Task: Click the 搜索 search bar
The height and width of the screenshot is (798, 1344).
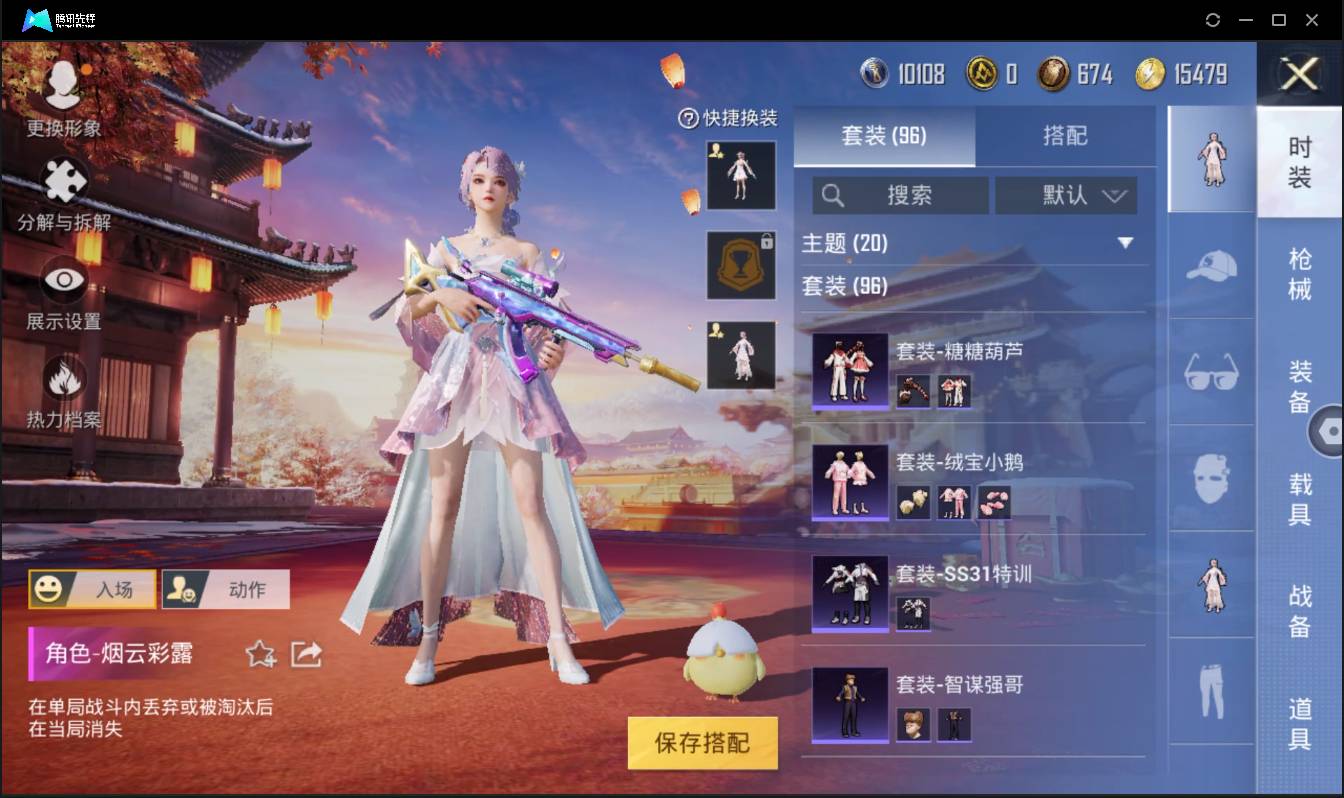Action: pos(900,196)
